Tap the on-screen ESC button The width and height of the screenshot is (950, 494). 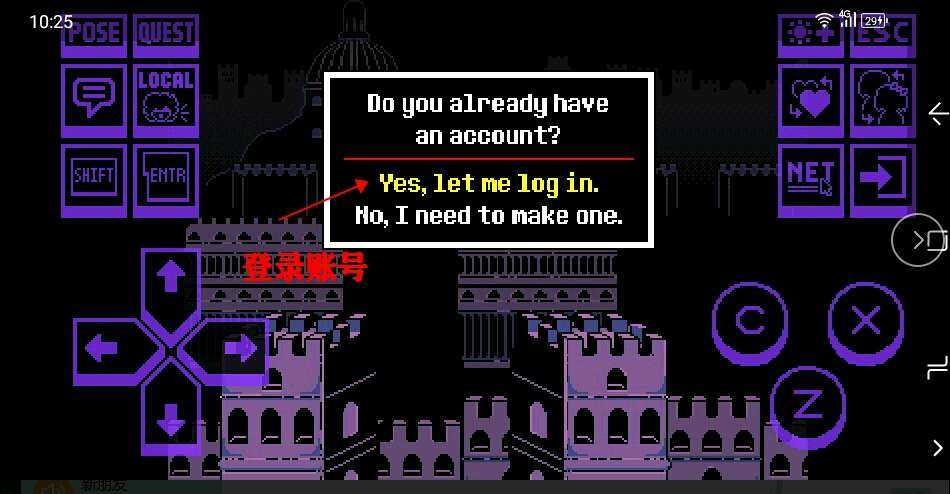click(882, 34)
